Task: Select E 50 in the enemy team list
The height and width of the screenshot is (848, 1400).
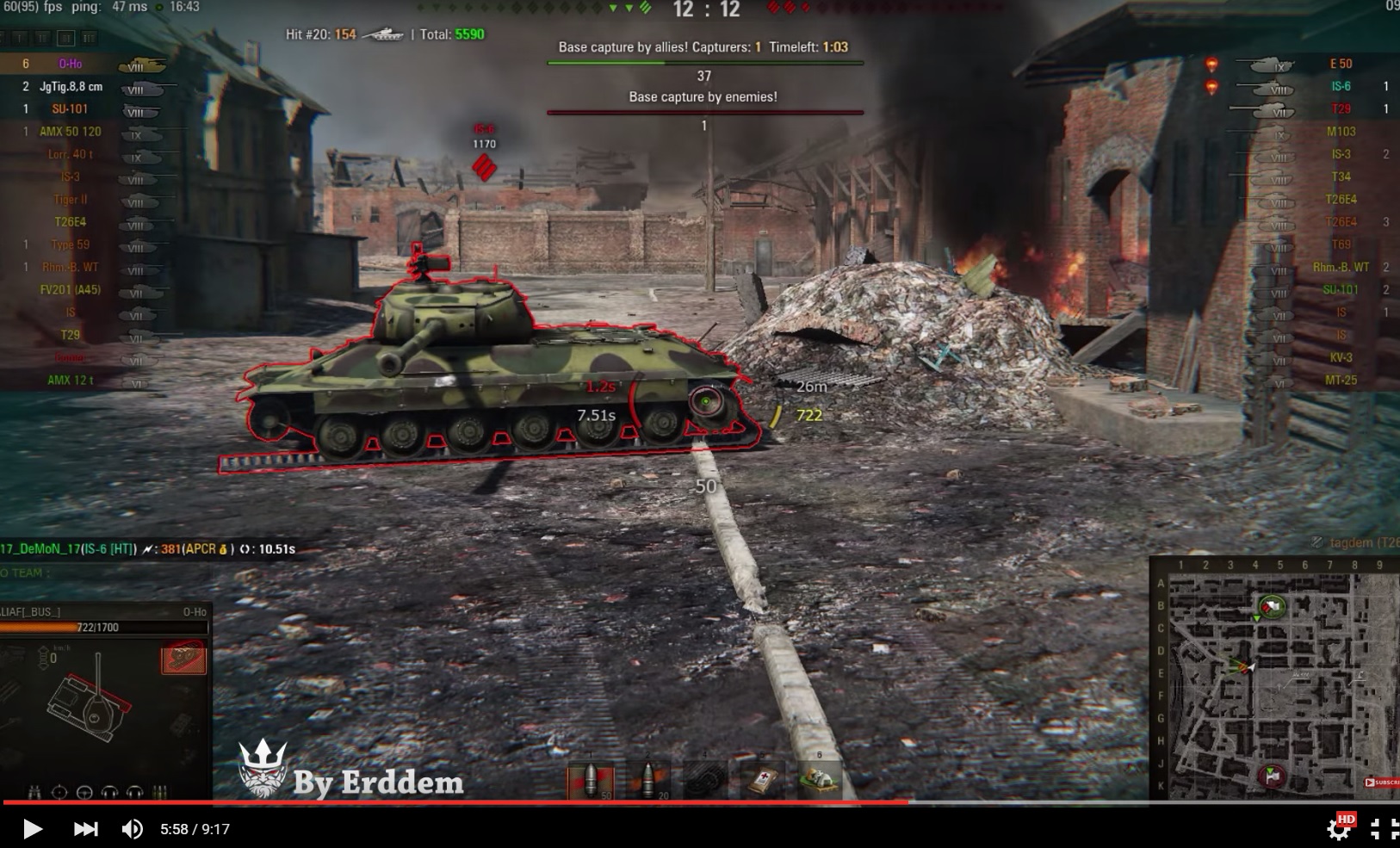Action: point(1340,64)
